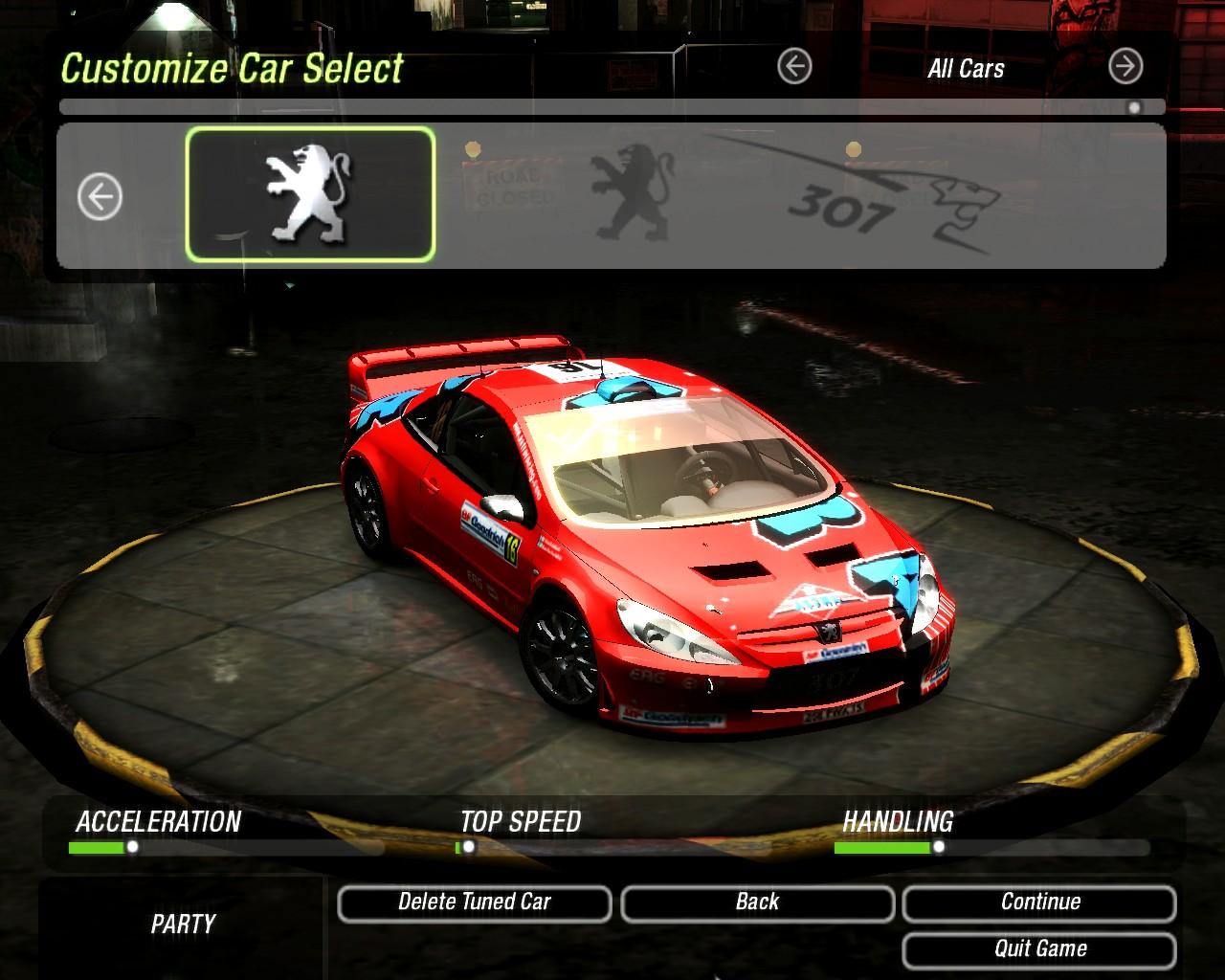Continue with the selected car
Image resolution: width=1225 pixels, height=980 pixels.
[x=1039, y=902]
